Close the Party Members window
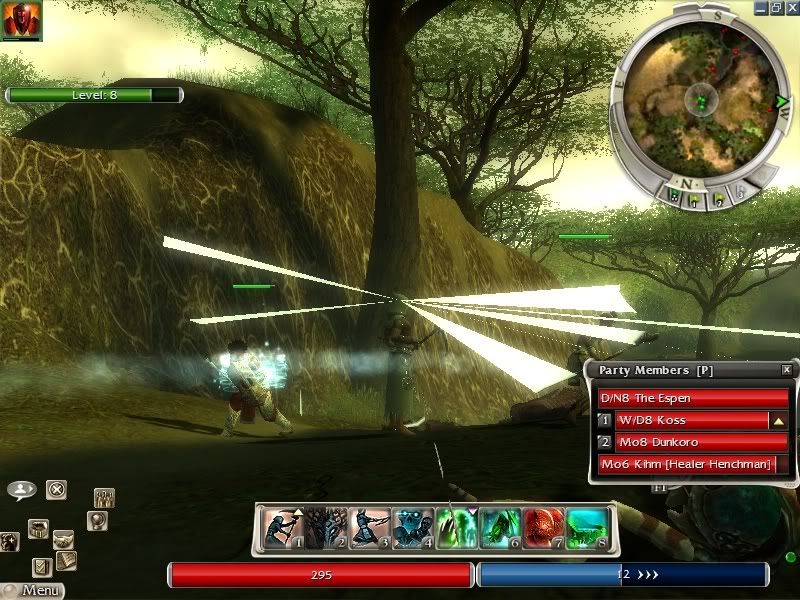 click(786, 370)
